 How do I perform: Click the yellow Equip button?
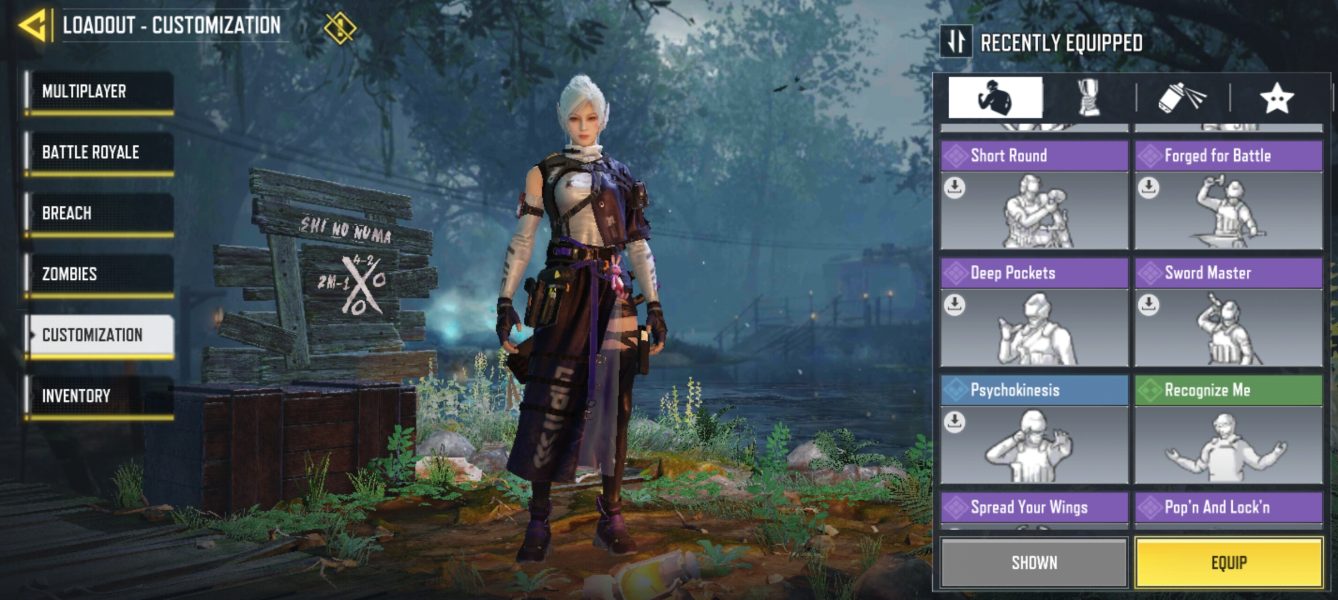(1228, 563)
